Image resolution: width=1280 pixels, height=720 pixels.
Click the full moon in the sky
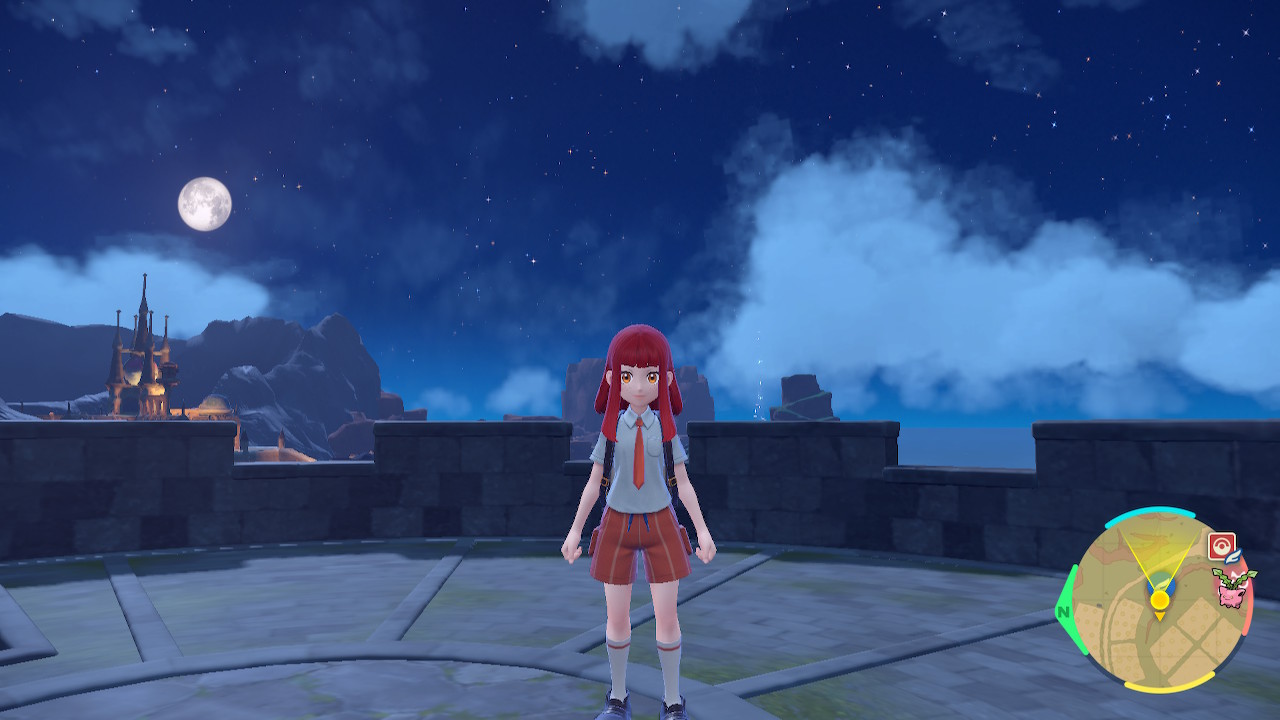206,205
